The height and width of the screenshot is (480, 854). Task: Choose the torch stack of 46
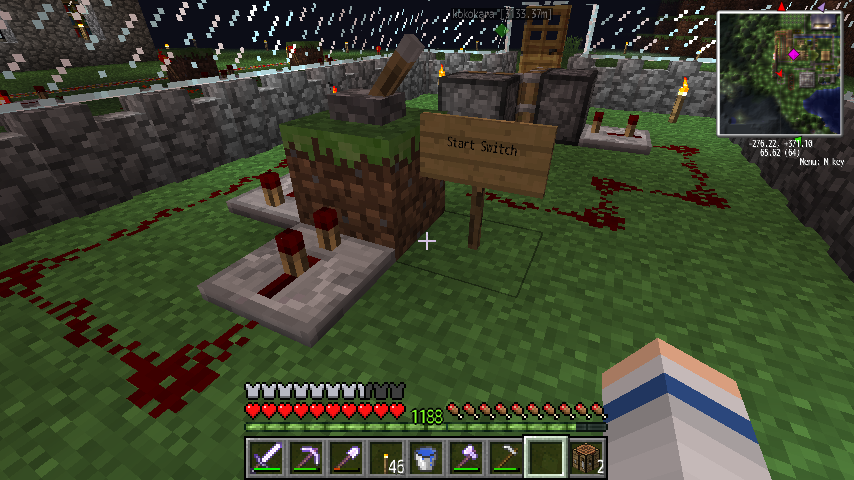coord(385,458)
